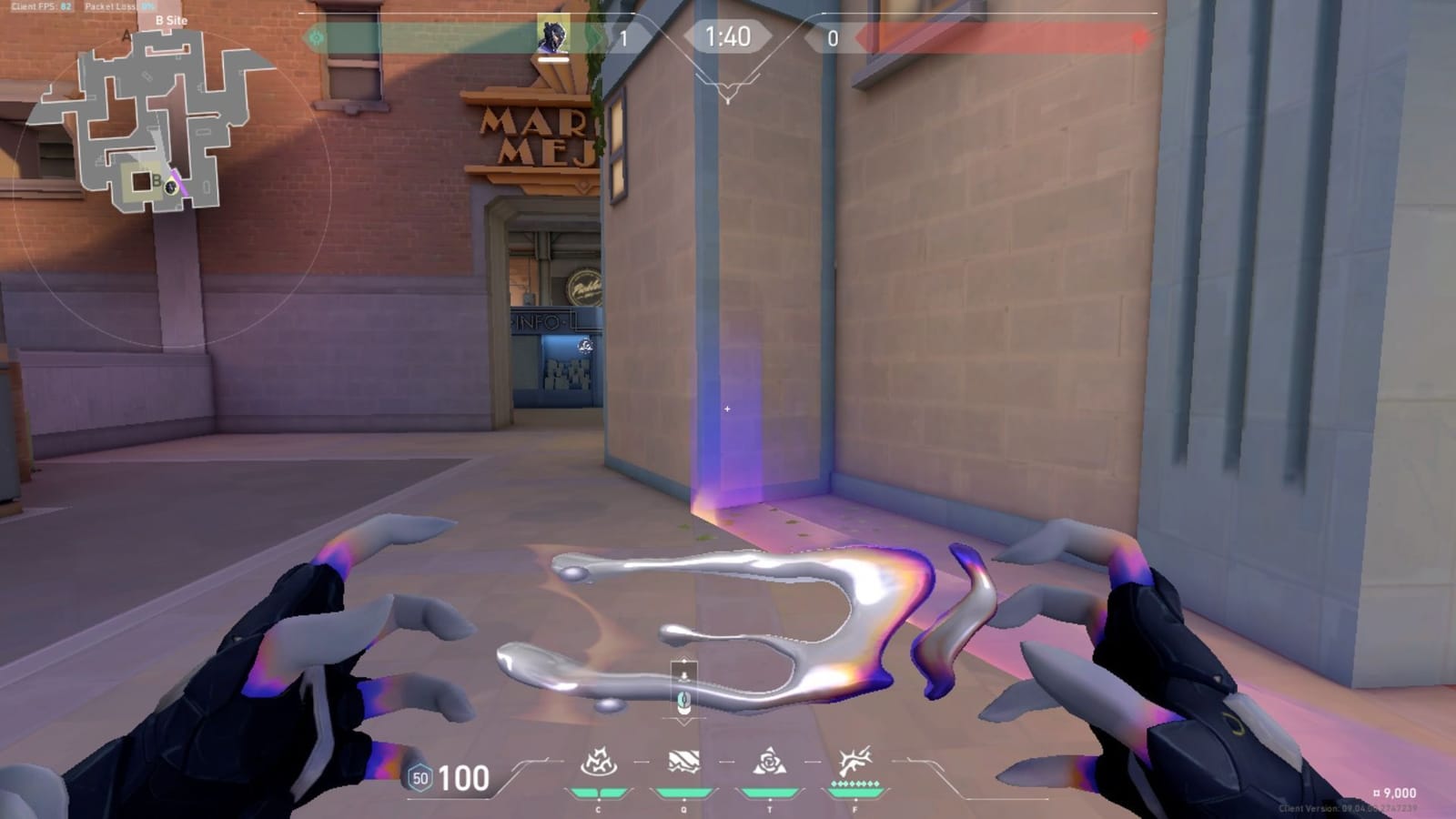This screenshot has width=1456, height=819.
Task: Toggle the first ultimate point pip above F
Action: pos(834,784)
